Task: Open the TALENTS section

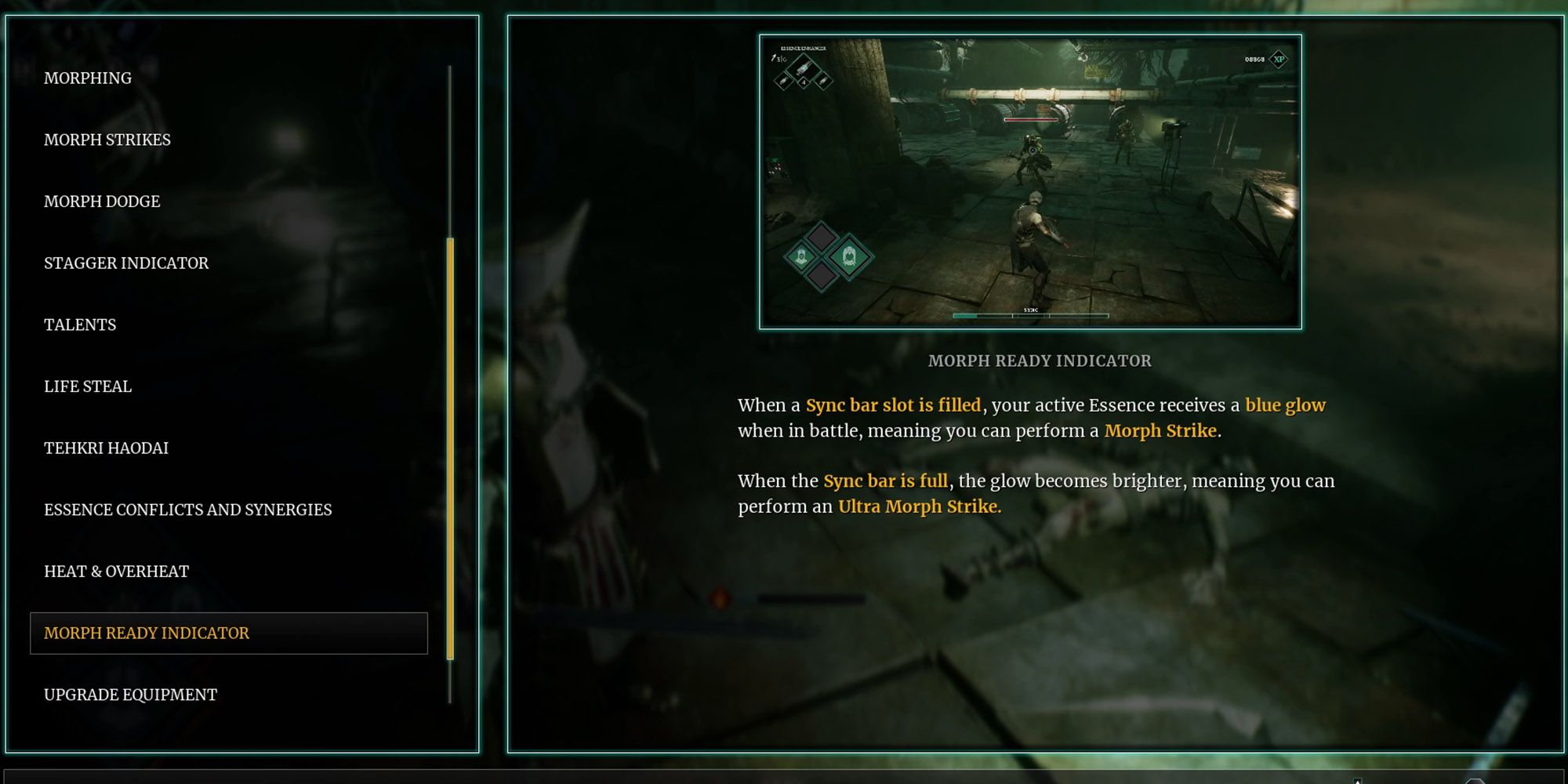Action: click(x=79, y=324)
